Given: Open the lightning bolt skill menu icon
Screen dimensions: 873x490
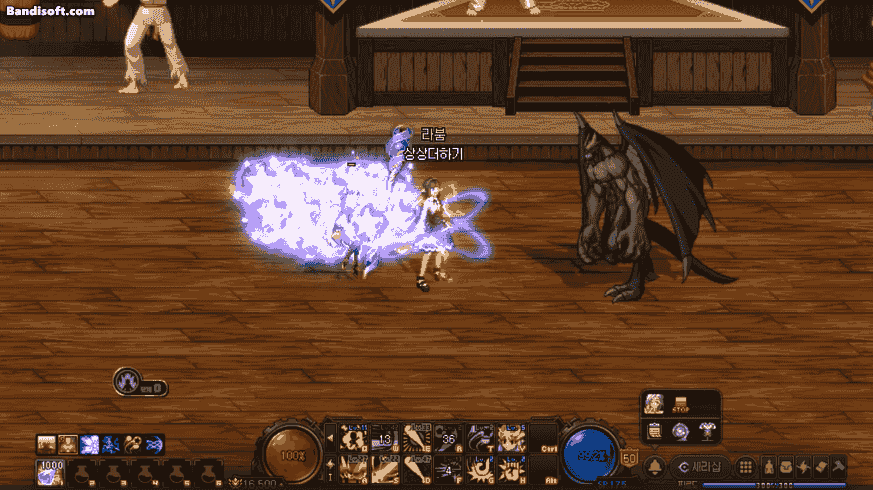Looking at the screenshot, I should 803,467.
